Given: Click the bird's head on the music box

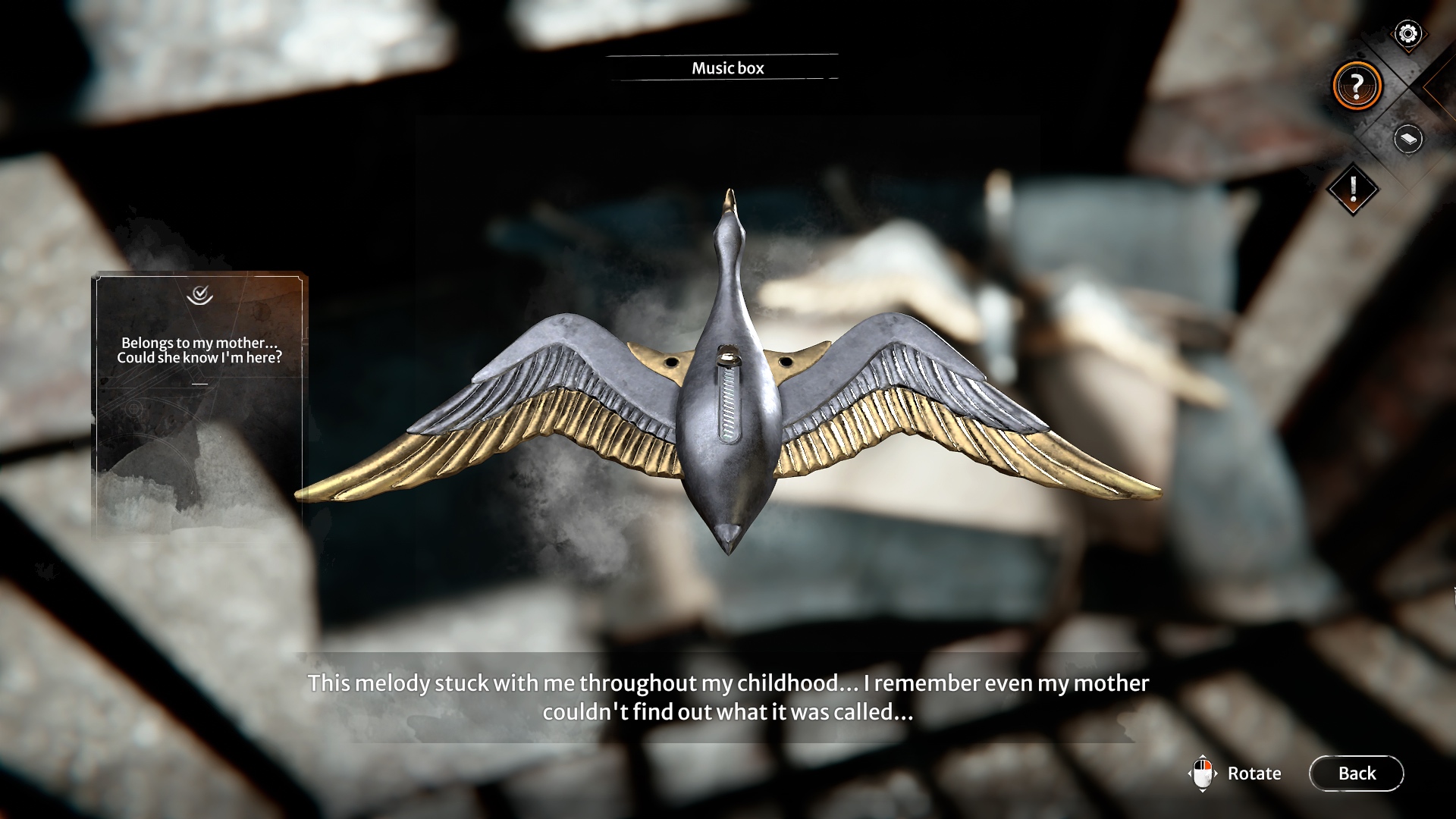Looking at the screenshot, I should click(729, 227).
